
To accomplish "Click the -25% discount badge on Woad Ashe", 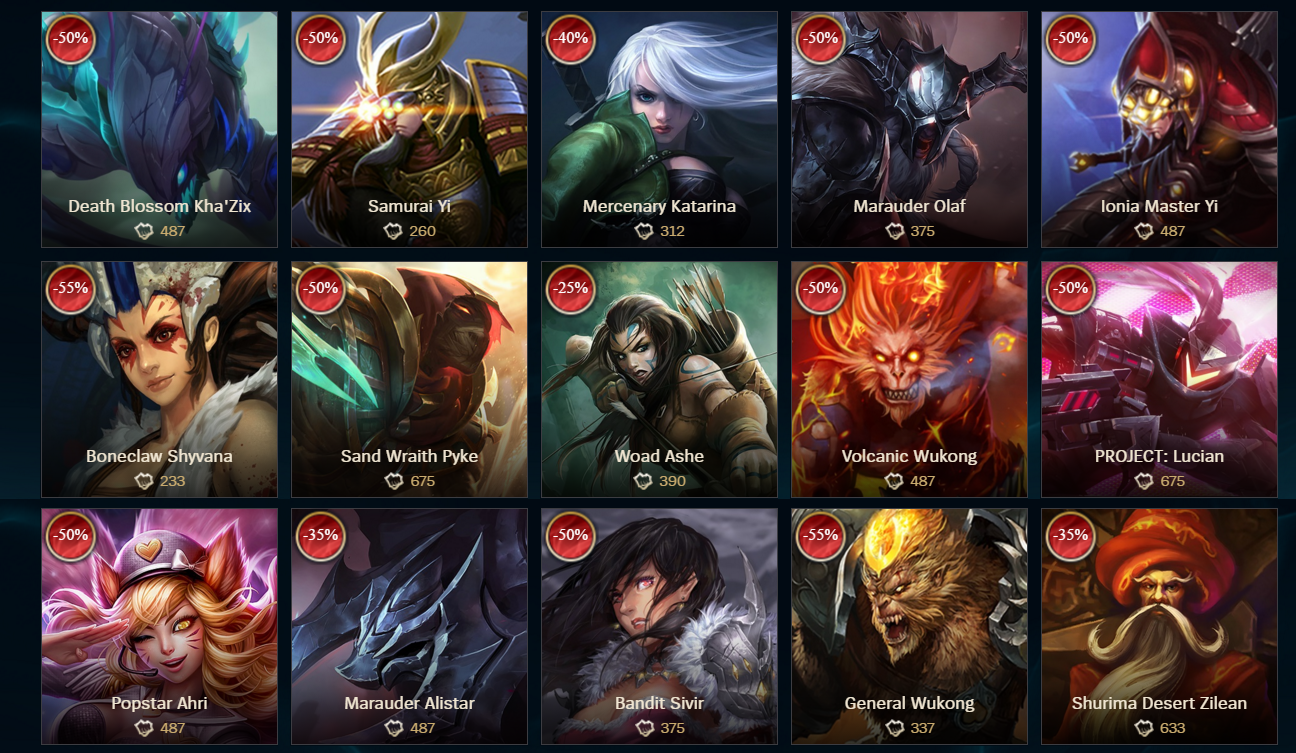I will [x=570, y=291].
